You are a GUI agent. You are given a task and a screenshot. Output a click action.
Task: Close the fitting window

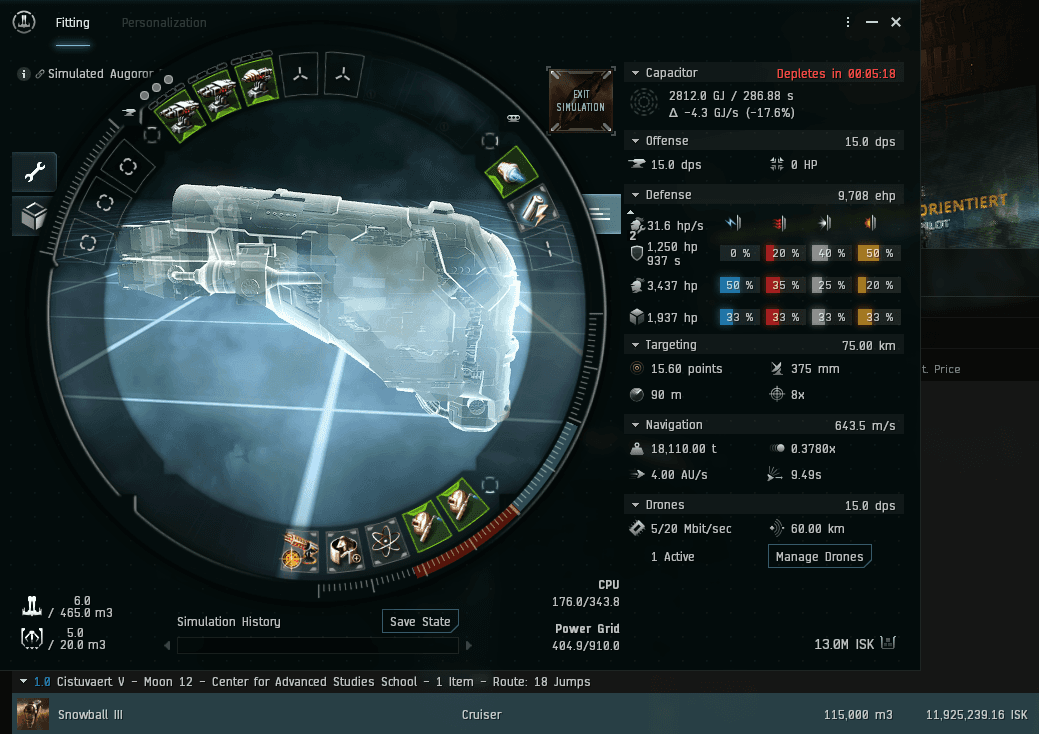click(x=896, y=22)
